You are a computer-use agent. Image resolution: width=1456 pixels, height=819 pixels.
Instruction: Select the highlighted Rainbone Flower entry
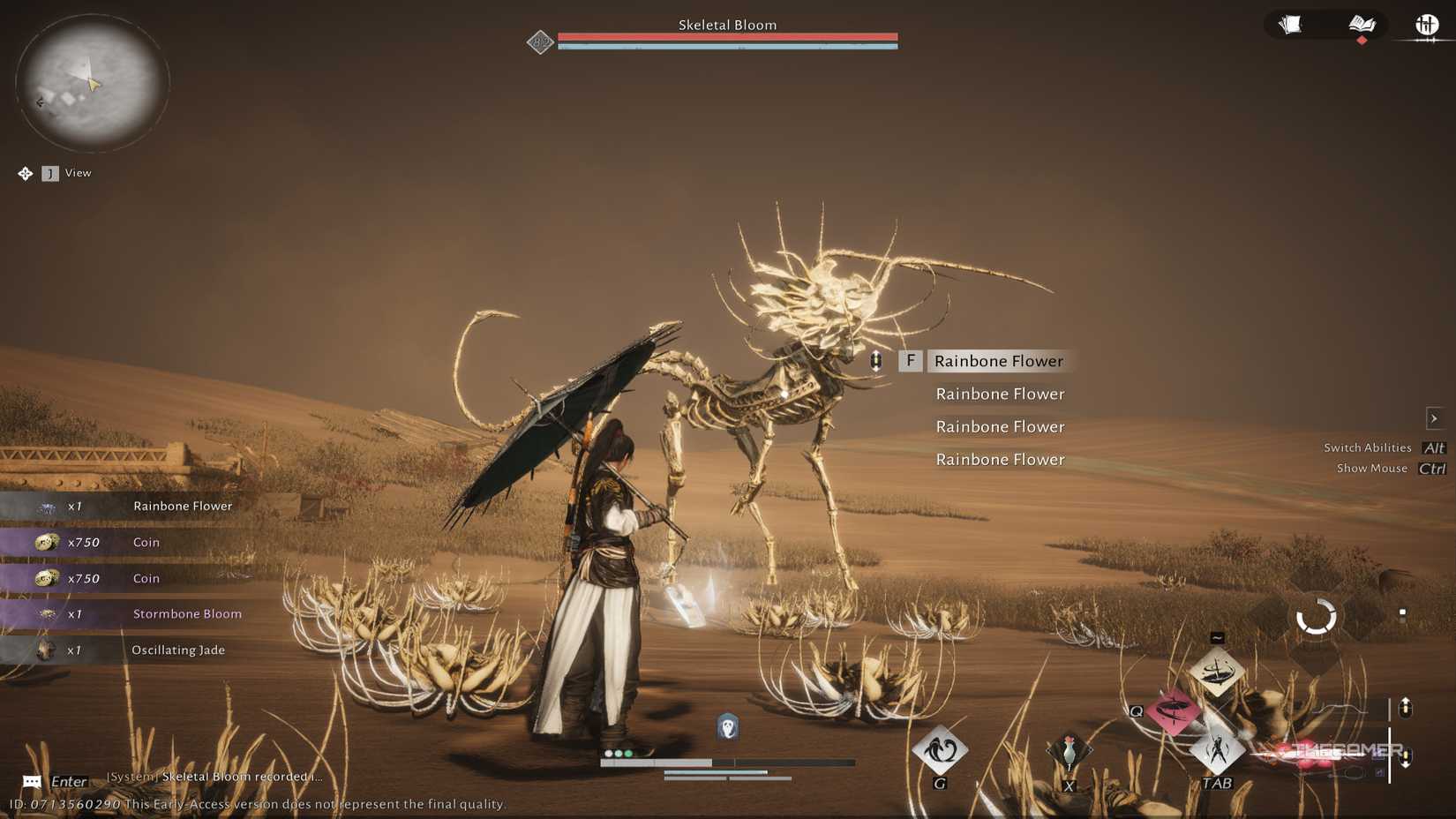pyautogui.click(x=998, y=361)
